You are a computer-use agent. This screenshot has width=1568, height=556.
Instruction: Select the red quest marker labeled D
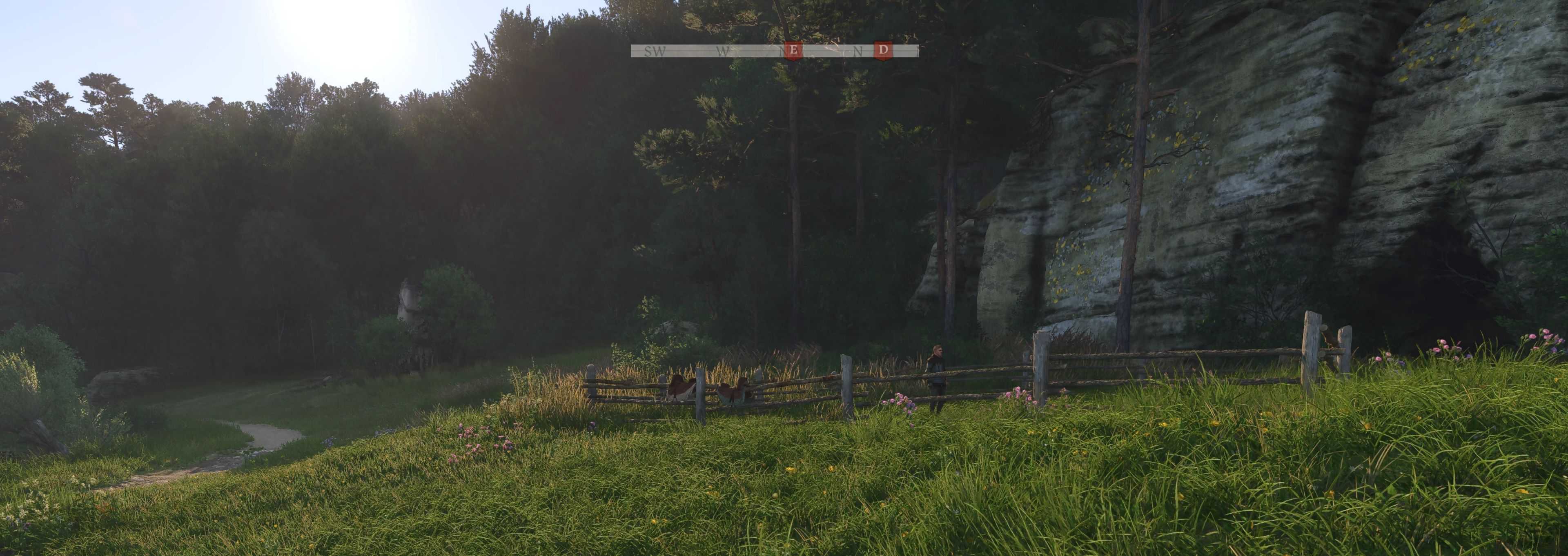tap(882, 51)
